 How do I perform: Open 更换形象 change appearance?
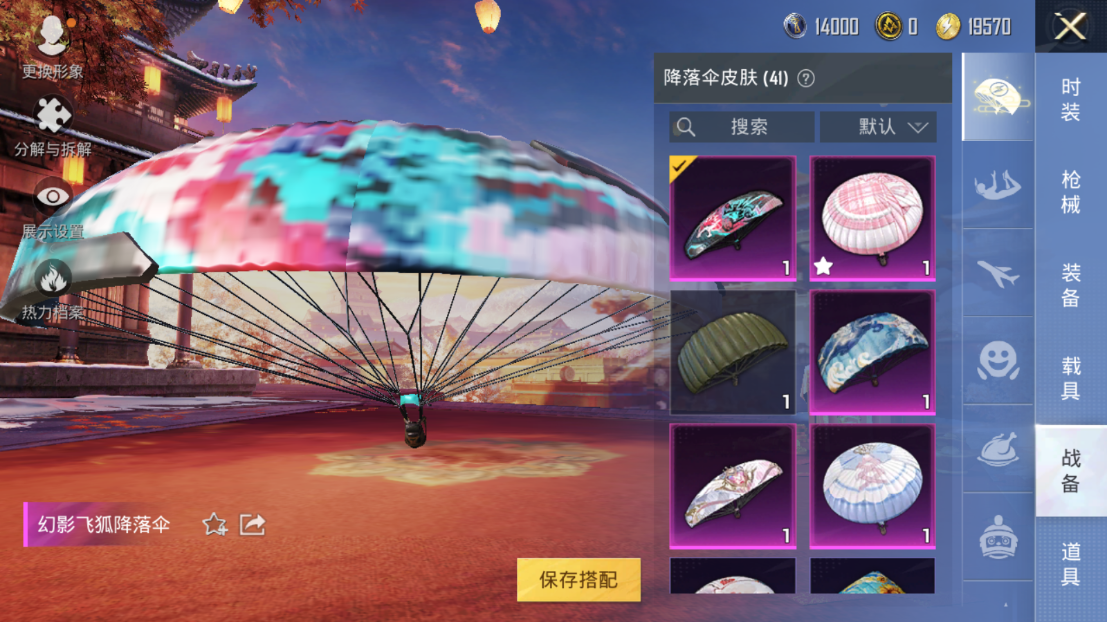coord(52,45)
